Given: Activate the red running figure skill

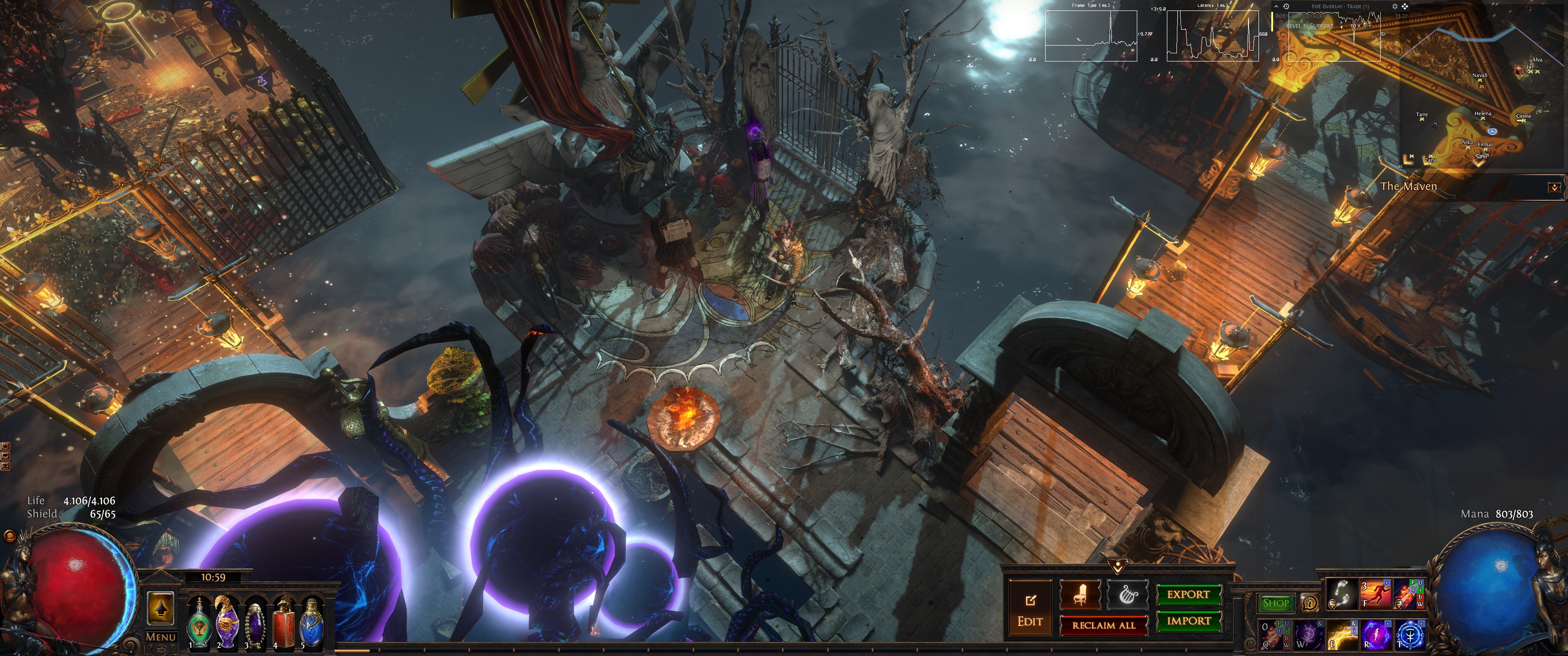Looking at the screenshot, I should (1375, 594).
